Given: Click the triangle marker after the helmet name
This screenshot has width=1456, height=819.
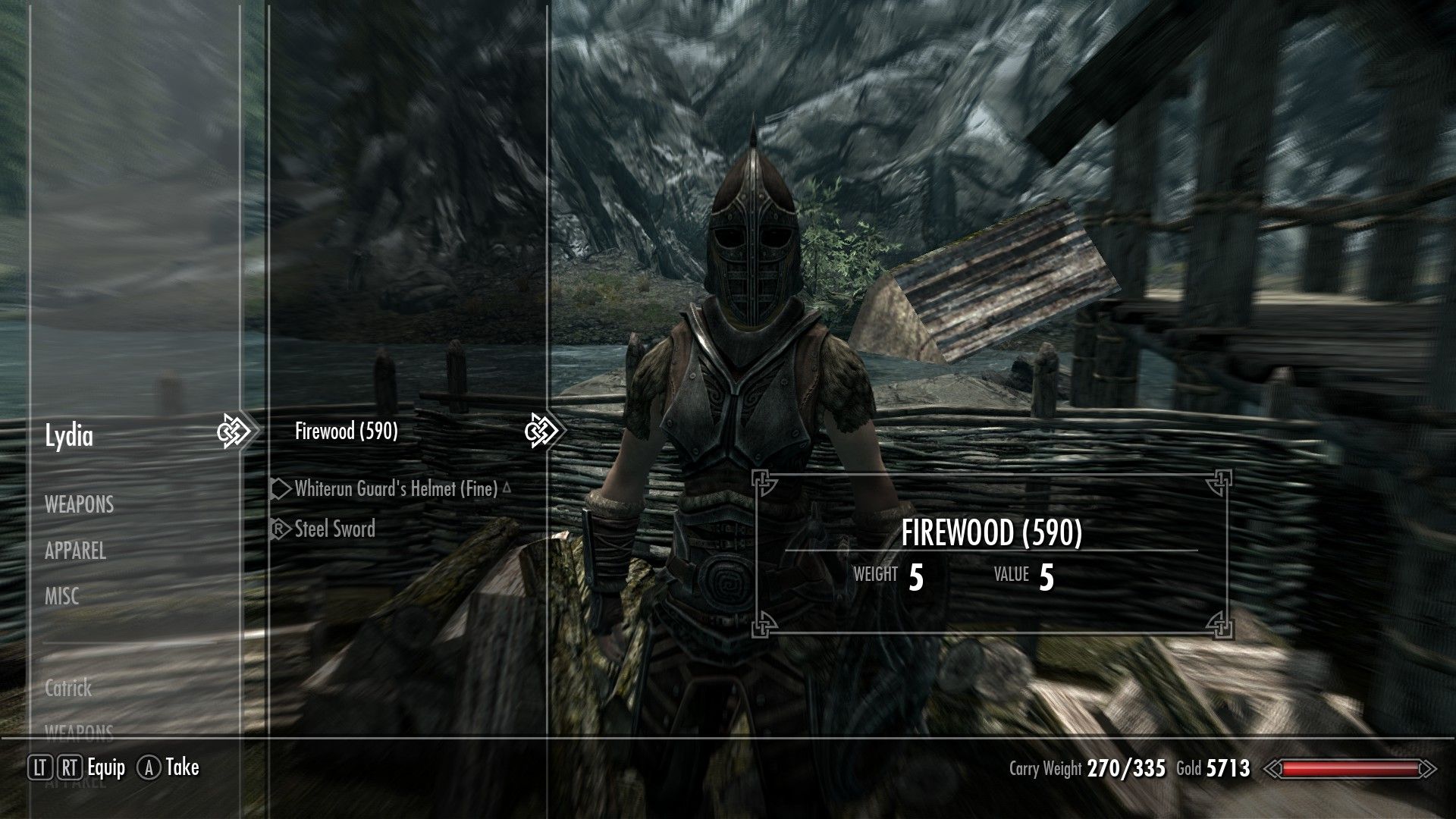Looking at the screenshot, I should click(507, 489).
